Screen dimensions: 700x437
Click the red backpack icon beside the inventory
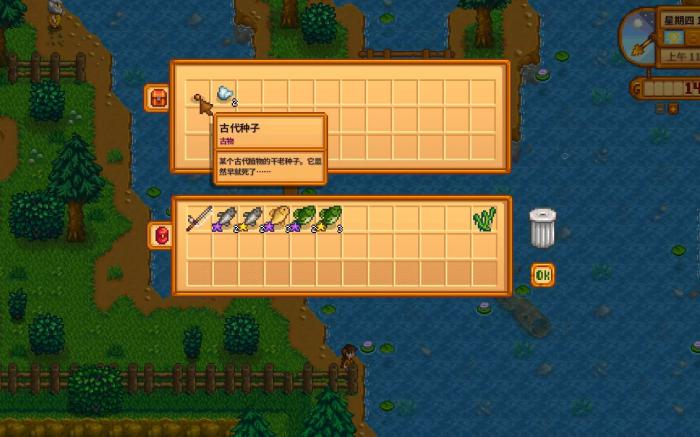click(x=160, y=236)
